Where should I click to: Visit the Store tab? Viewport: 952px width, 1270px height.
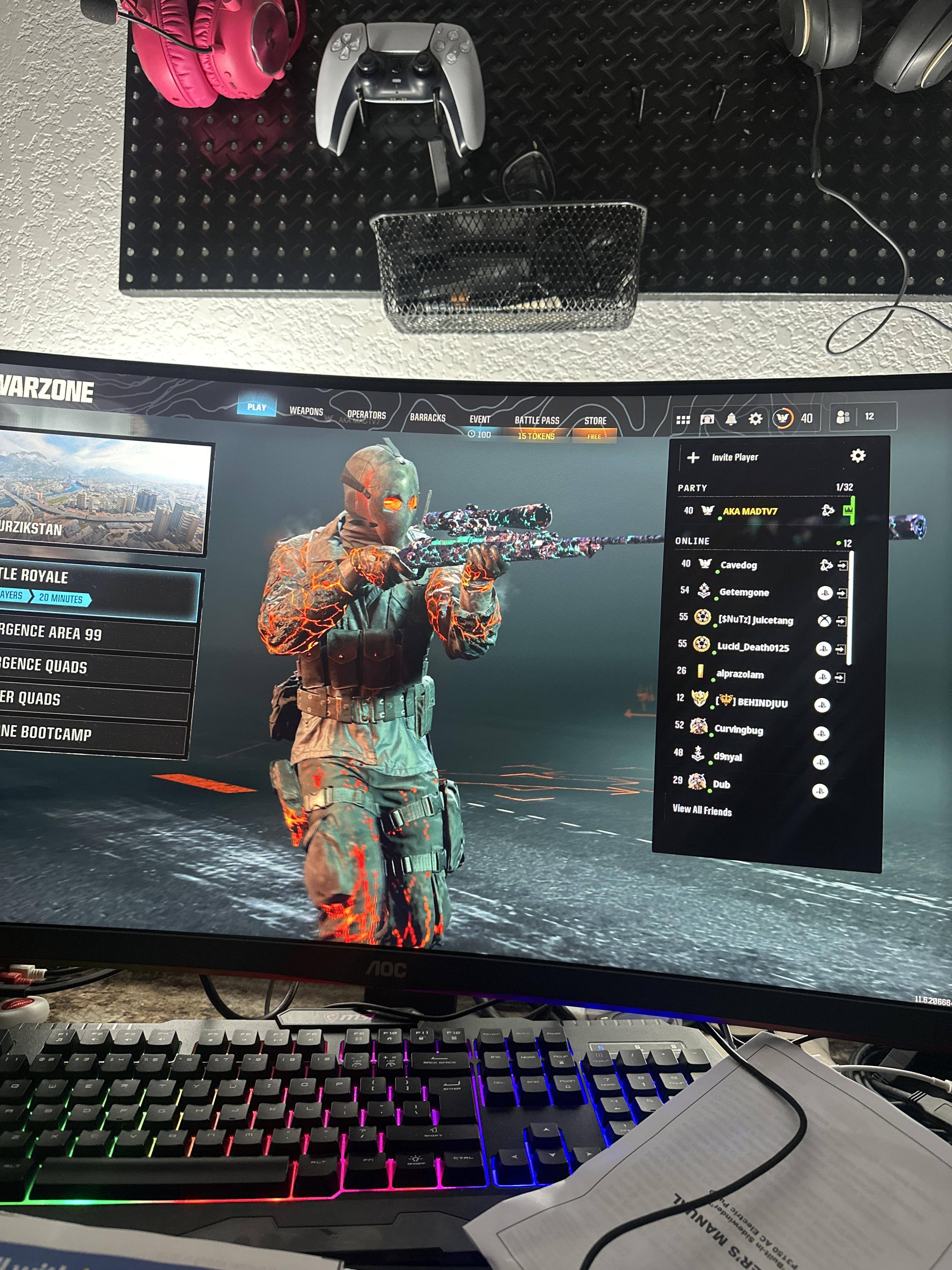[595, 421]
